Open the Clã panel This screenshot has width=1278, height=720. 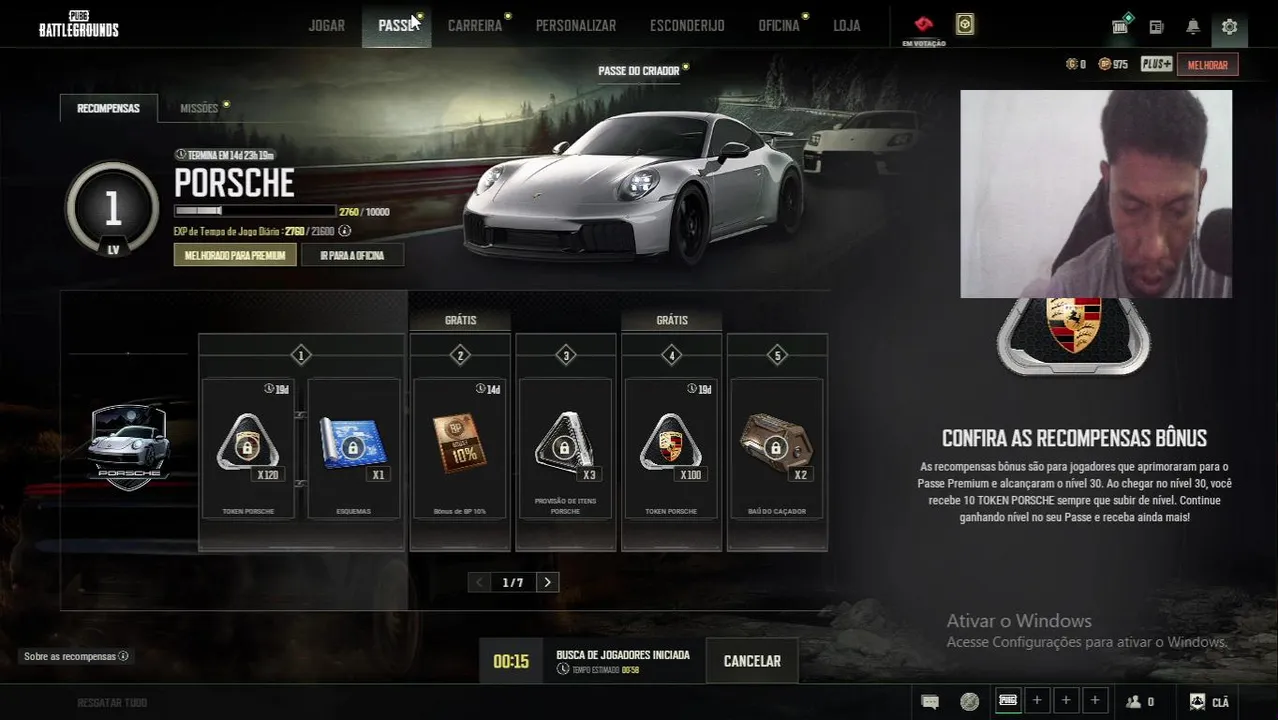pos(1209,702)
